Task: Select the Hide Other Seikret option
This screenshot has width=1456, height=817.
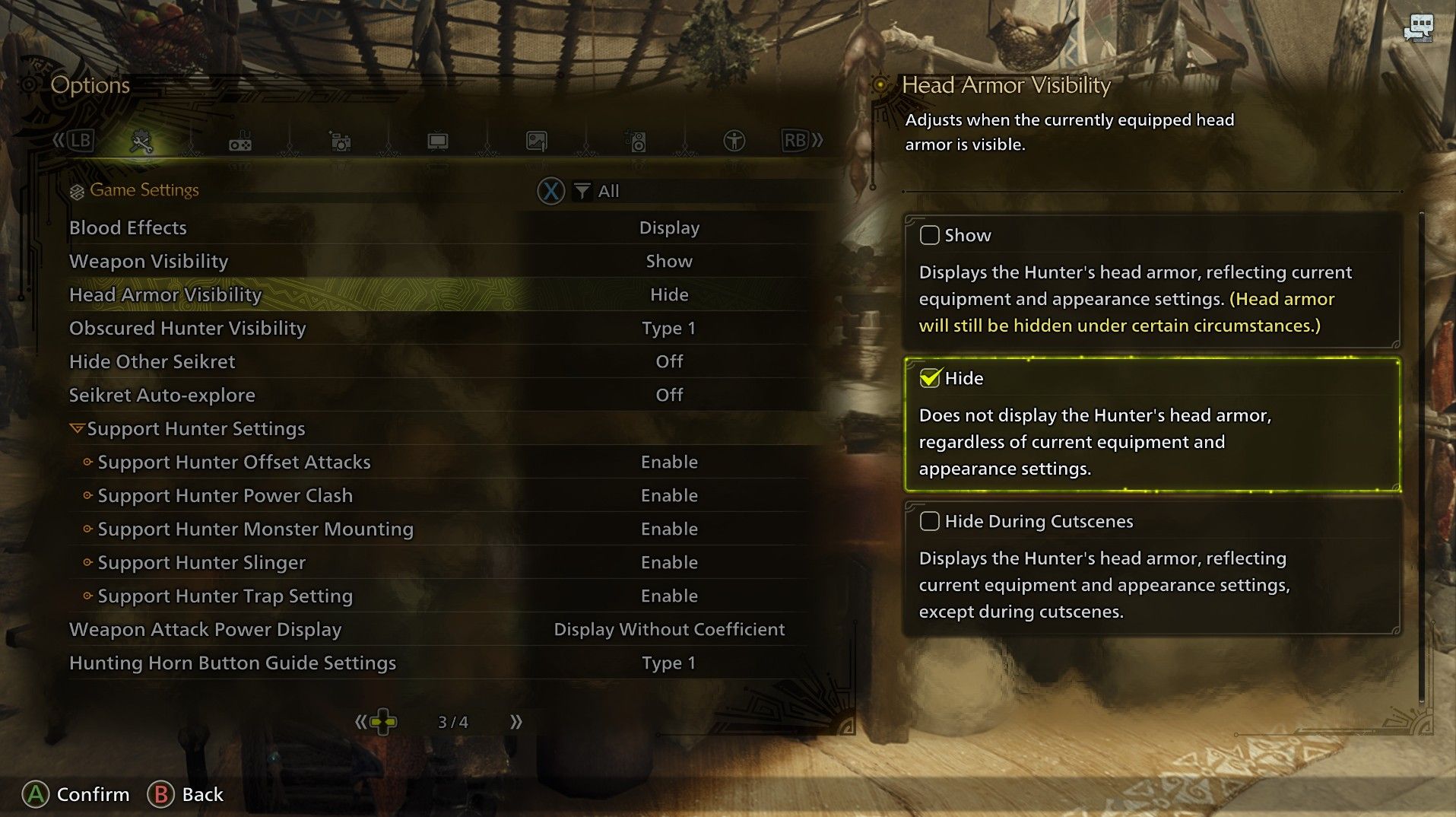Action: click(x=152, y=361)
